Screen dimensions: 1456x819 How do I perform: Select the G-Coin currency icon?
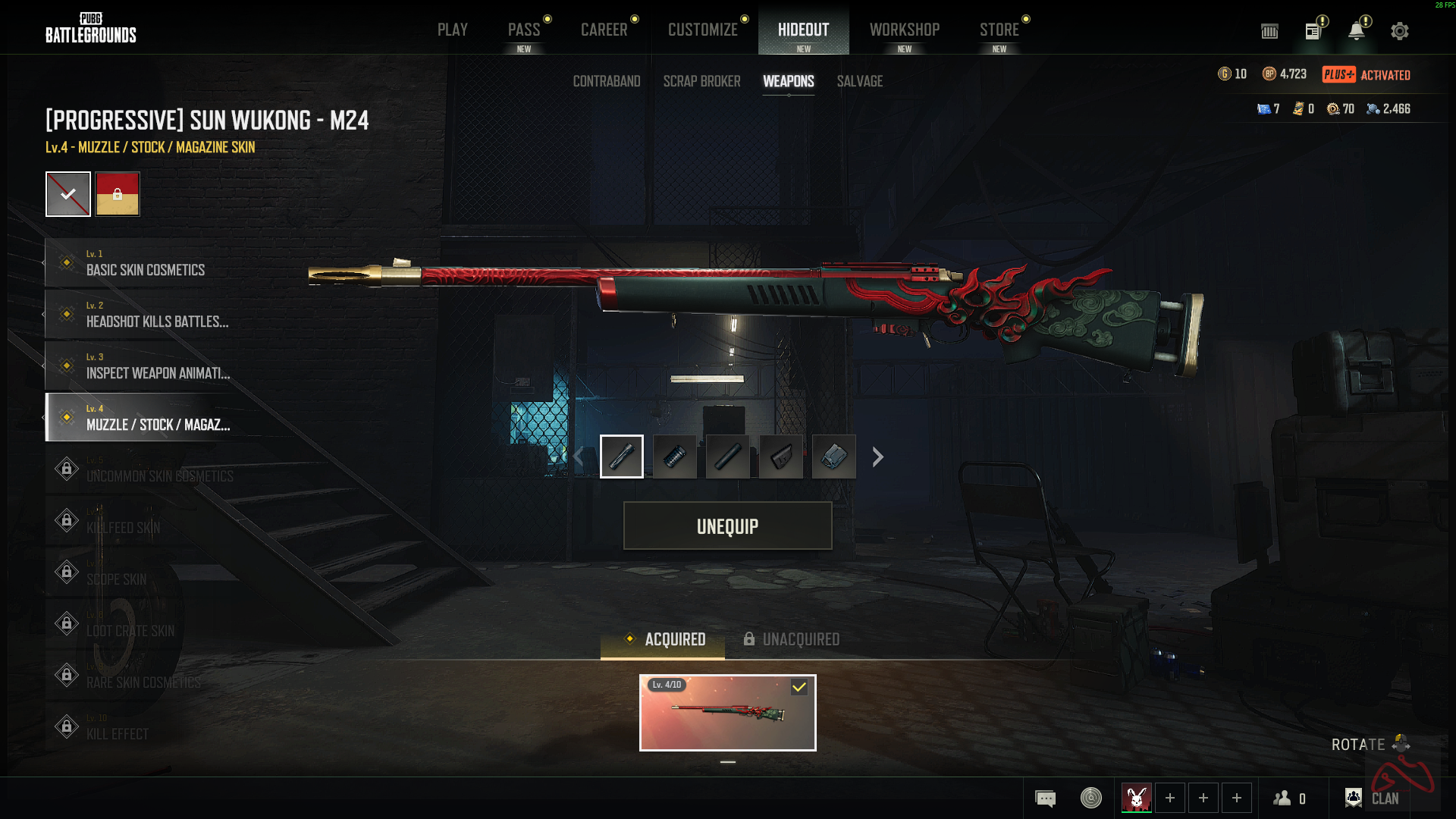1225,74
